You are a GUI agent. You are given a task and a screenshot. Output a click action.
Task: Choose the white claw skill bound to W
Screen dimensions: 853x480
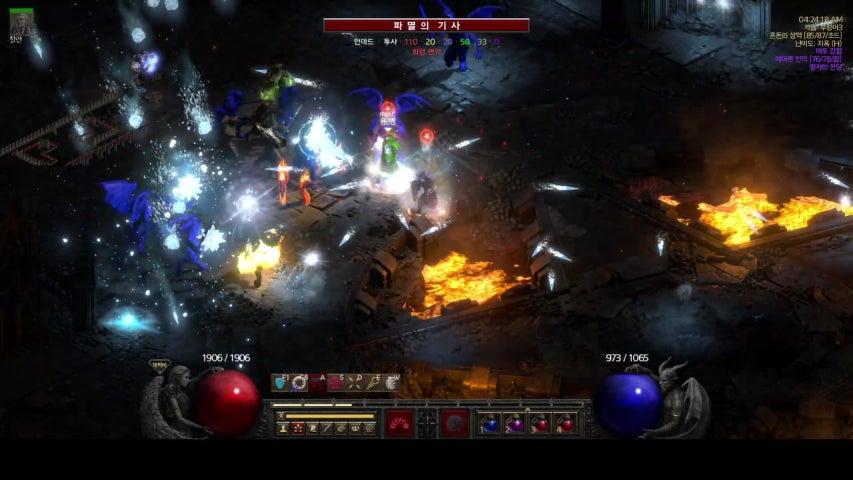391,382
